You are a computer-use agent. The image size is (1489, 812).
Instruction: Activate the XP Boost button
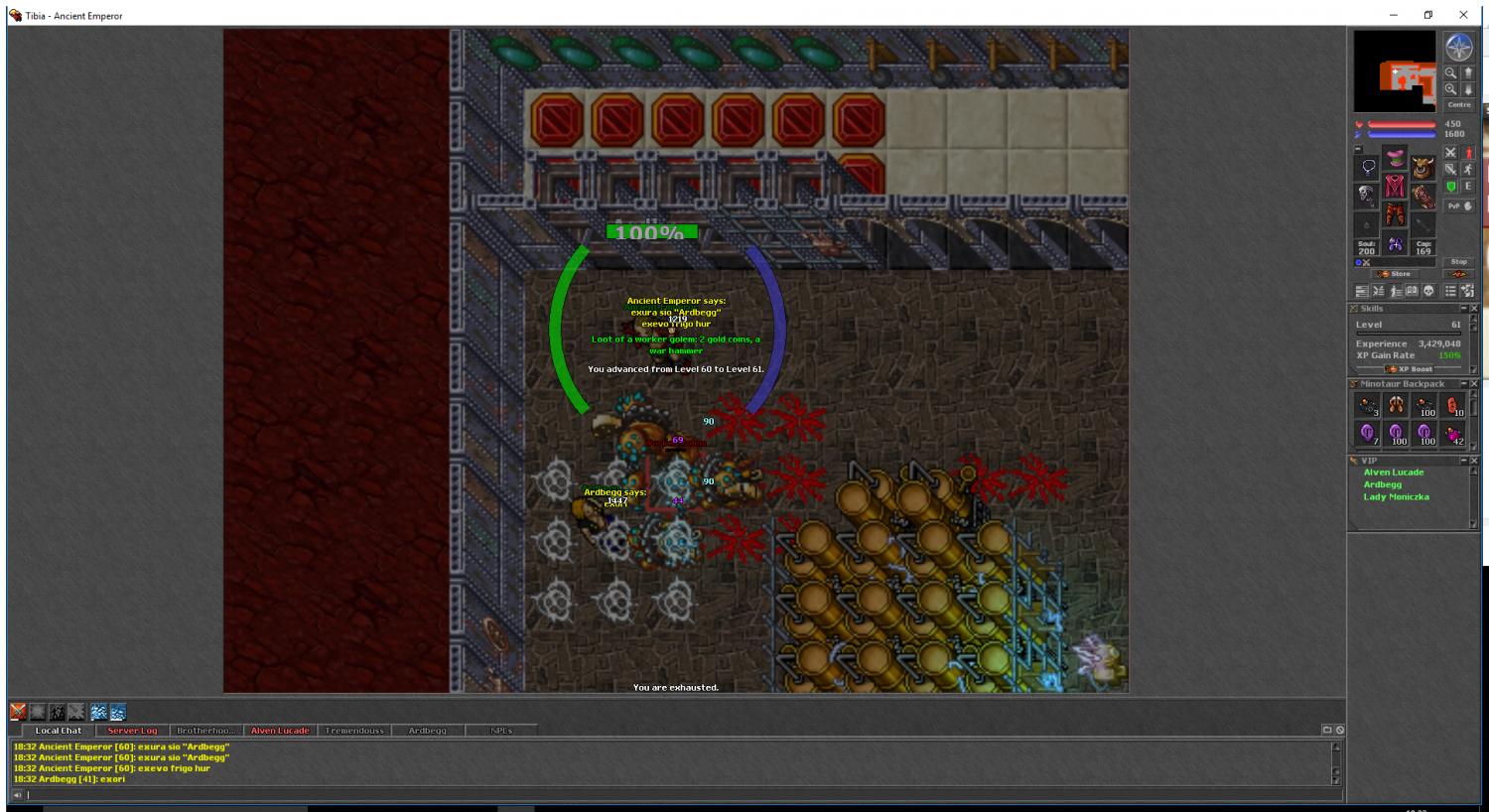pyautogui.click(x=1409, y=369)
